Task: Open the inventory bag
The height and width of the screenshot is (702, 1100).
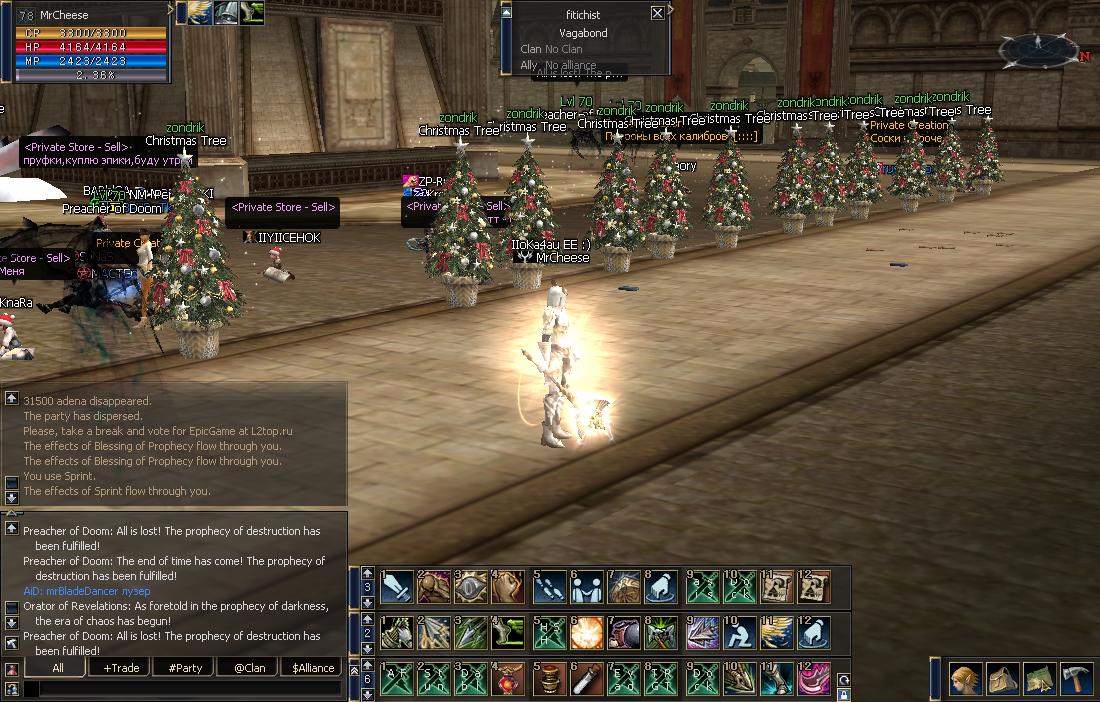Action: click(x=1002, y=679)
